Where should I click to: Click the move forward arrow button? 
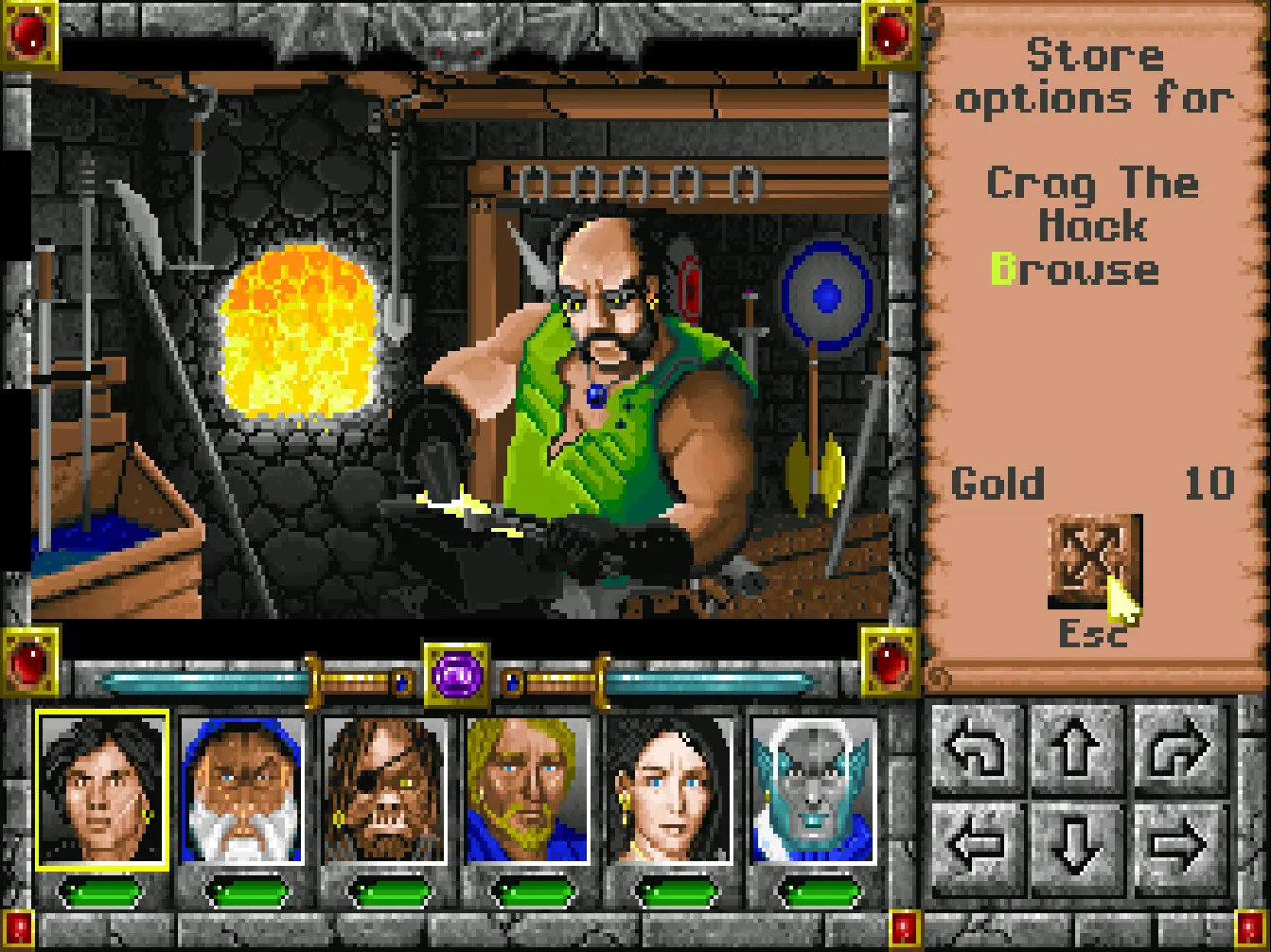(1078, 749)
